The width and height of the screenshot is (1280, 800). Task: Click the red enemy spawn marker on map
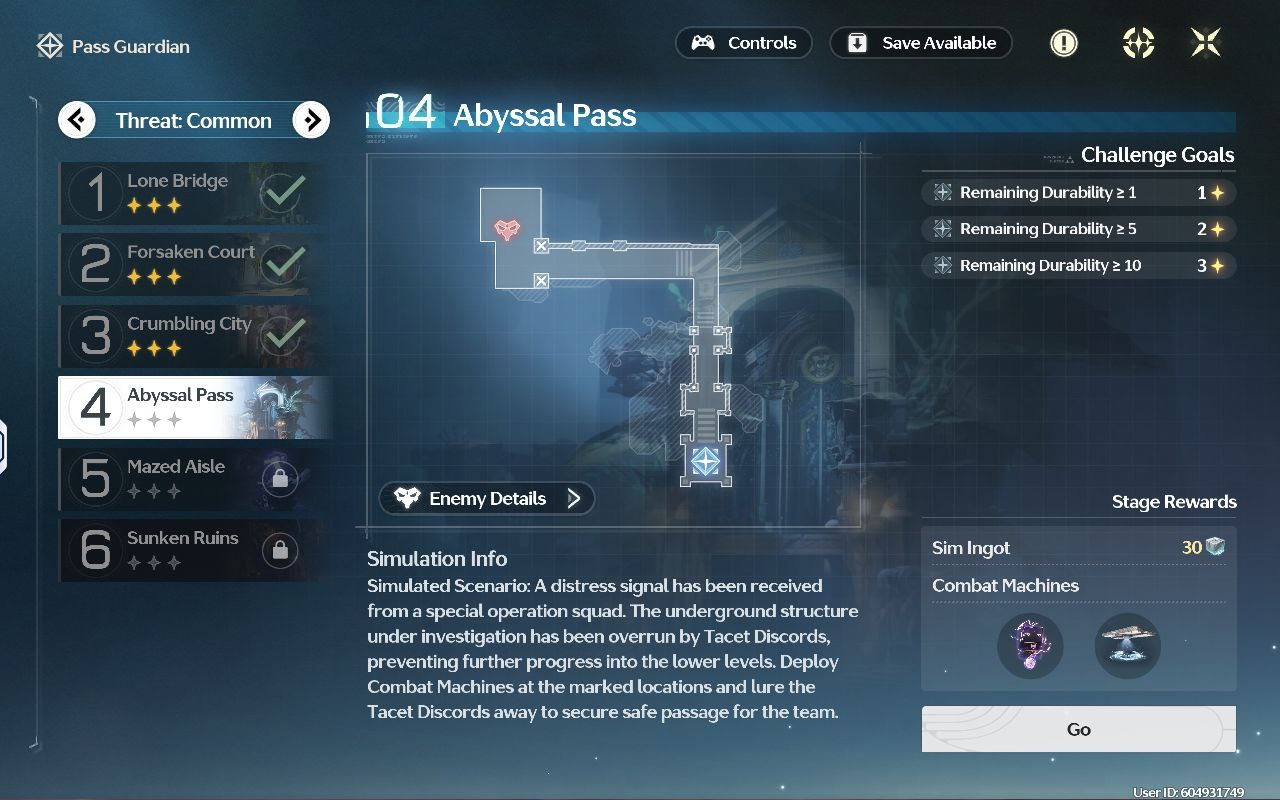(508, 229)
